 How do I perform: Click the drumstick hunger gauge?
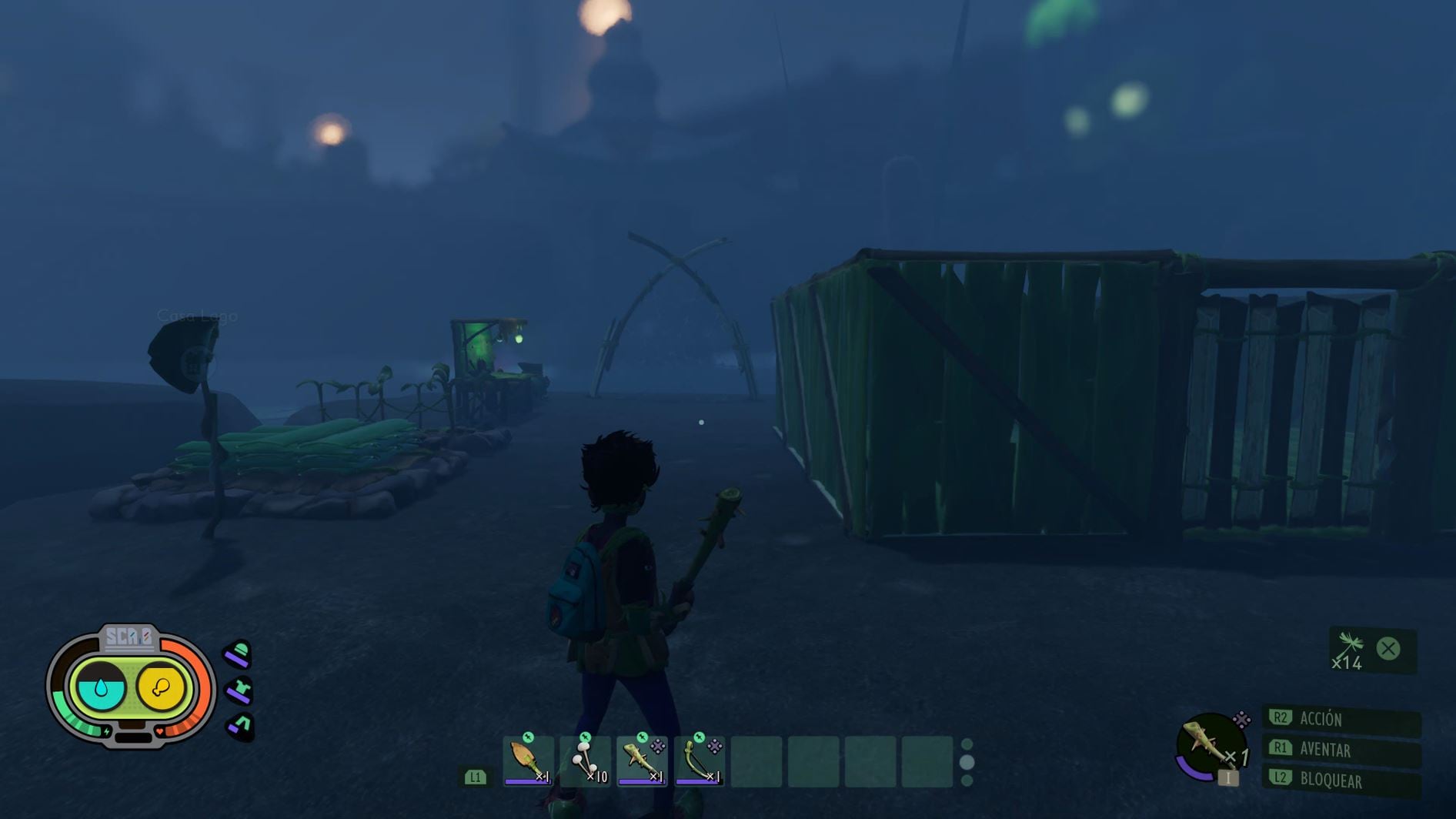point(161,687)
